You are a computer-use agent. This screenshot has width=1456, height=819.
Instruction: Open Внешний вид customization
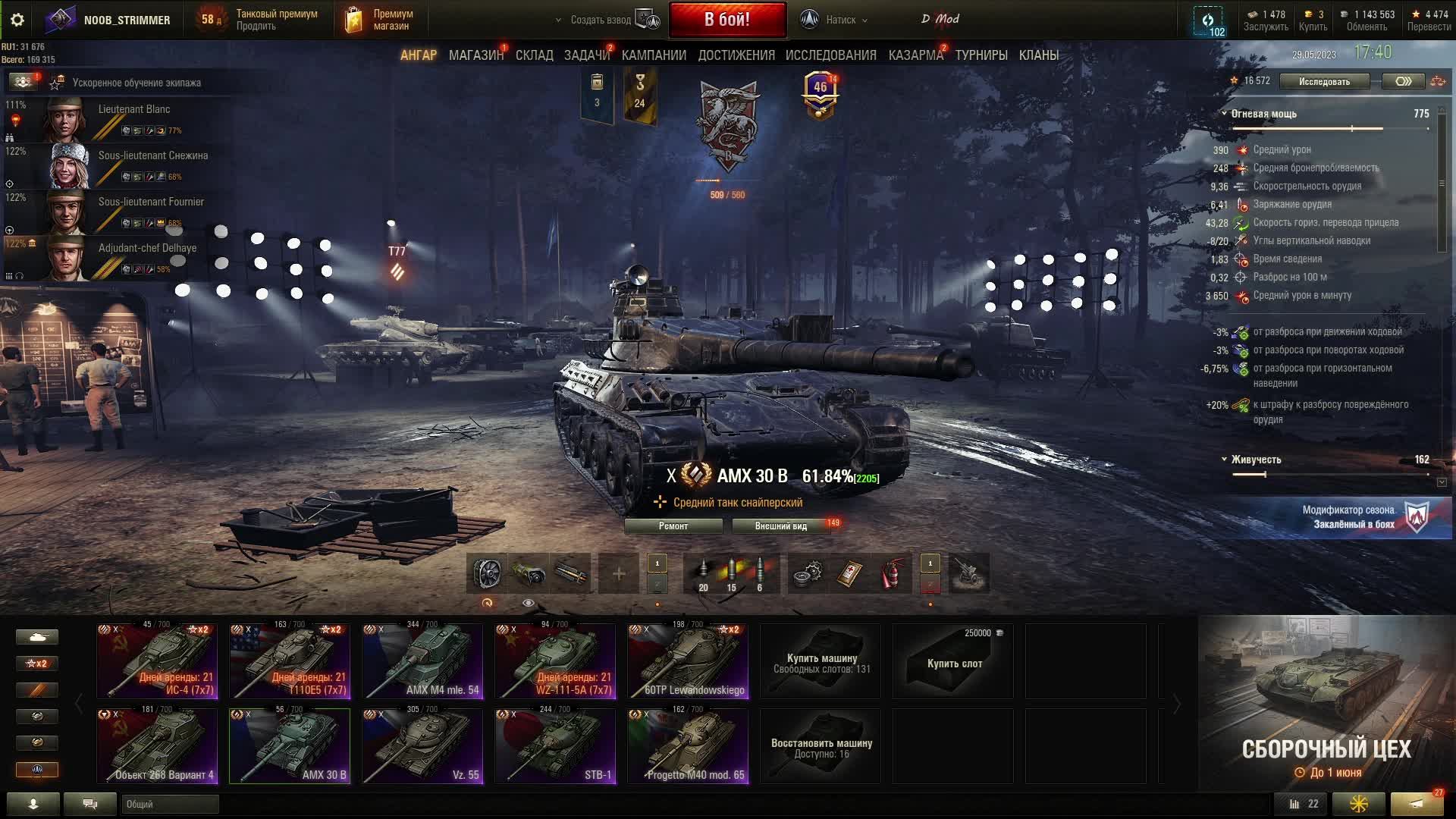pos(780,526)
